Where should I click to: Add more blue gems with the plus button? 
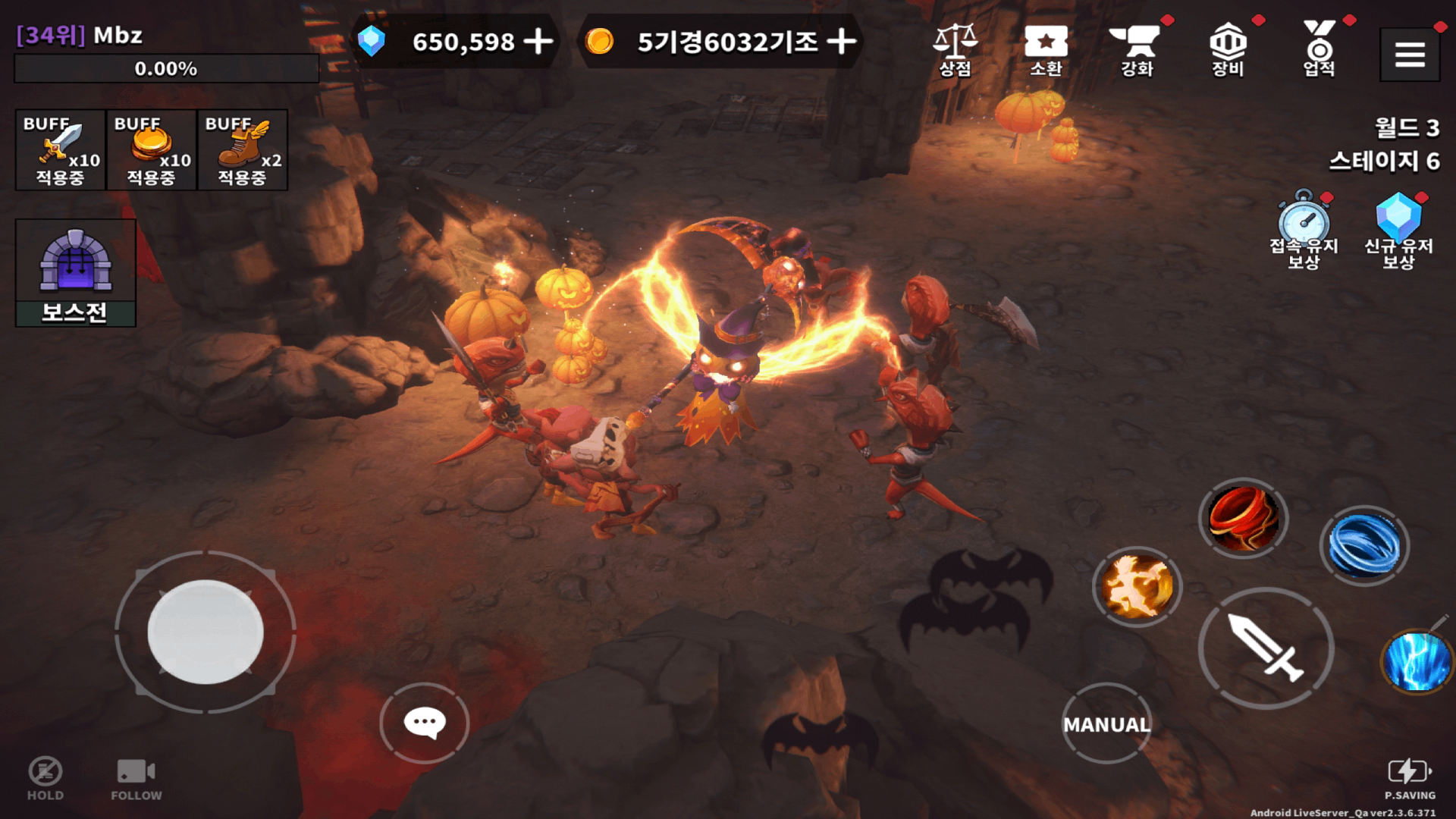[538, 42]
